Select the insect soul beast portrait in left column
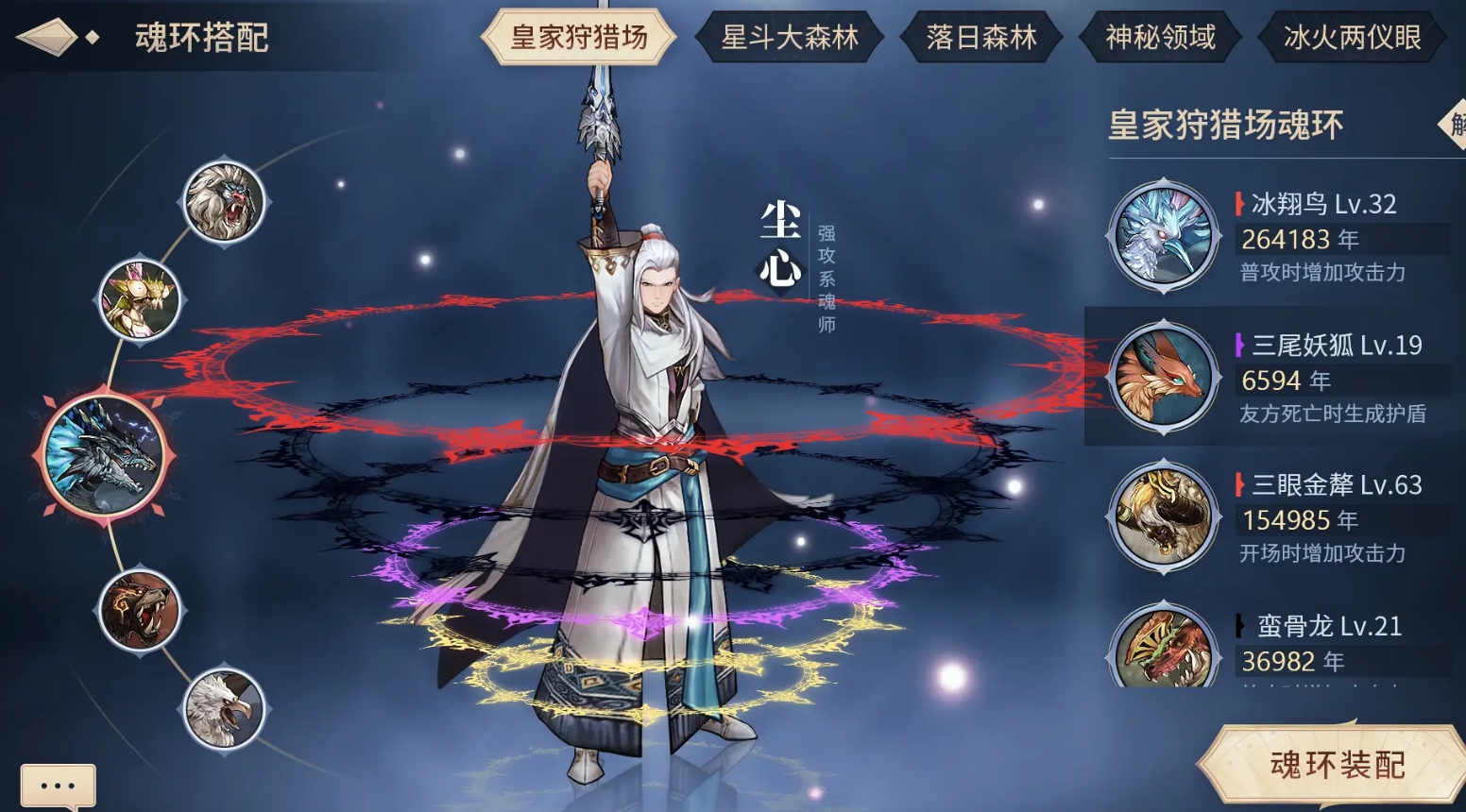 point(140,300)
